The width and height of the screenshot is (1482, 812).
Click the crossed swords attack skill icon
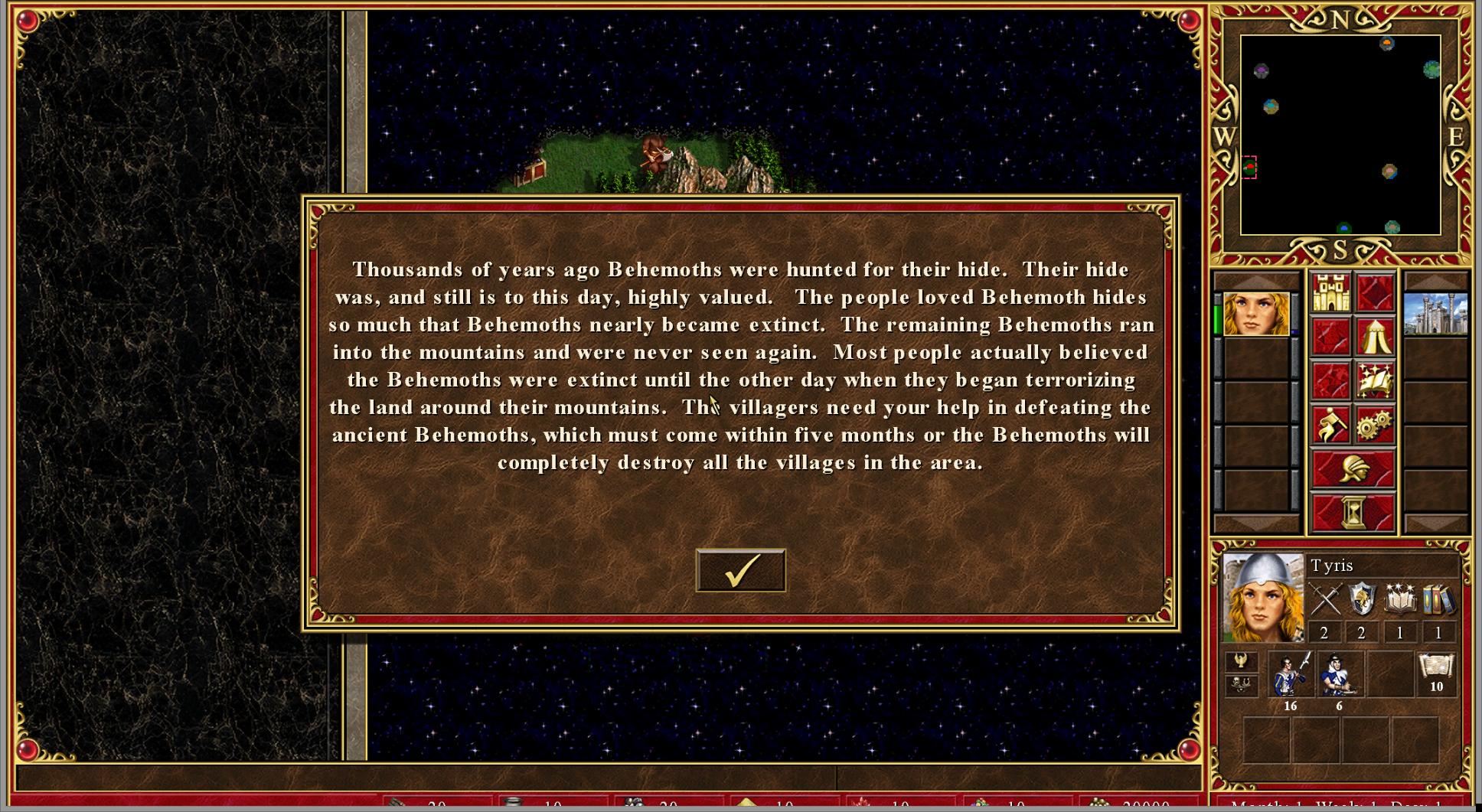1325,599
